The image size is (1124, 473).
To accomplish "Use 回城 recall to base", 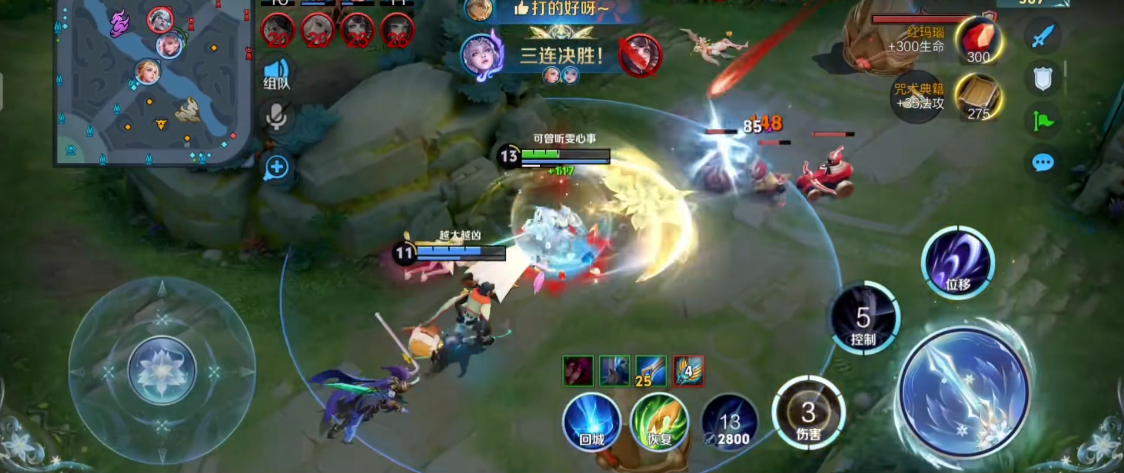I will point(590,420).
